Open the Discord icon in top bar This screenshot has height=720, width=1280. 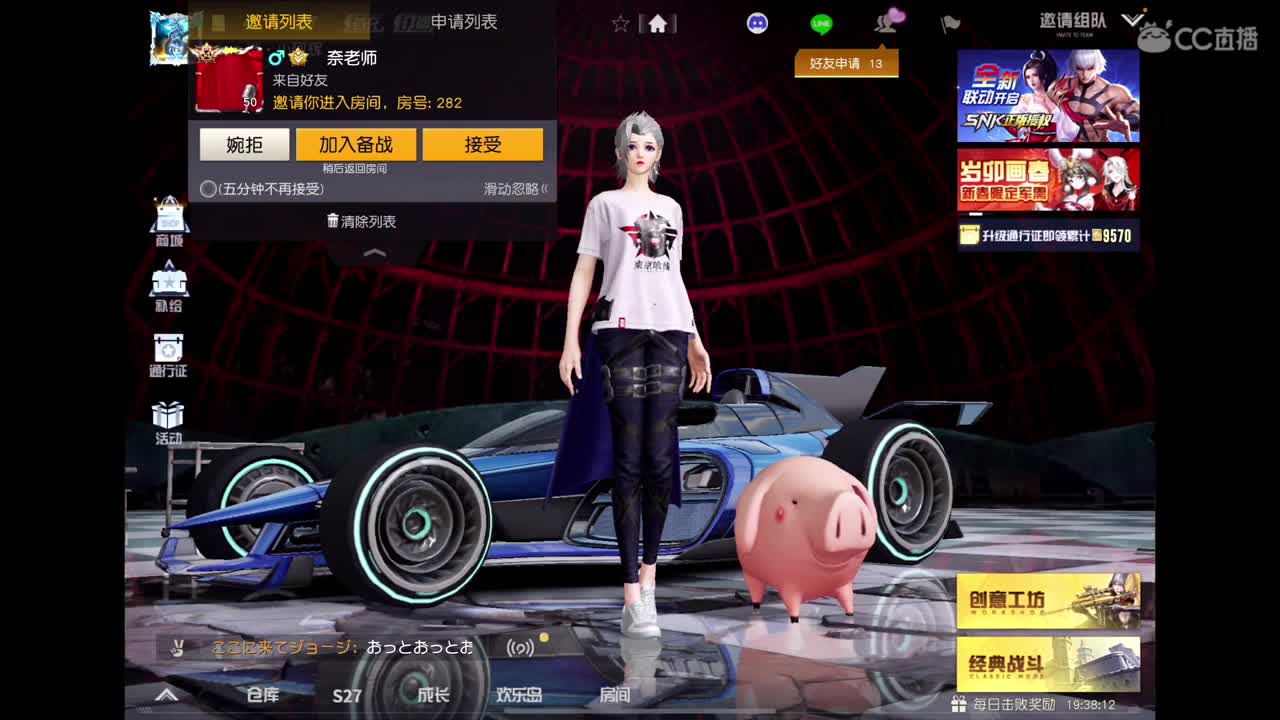757,22
